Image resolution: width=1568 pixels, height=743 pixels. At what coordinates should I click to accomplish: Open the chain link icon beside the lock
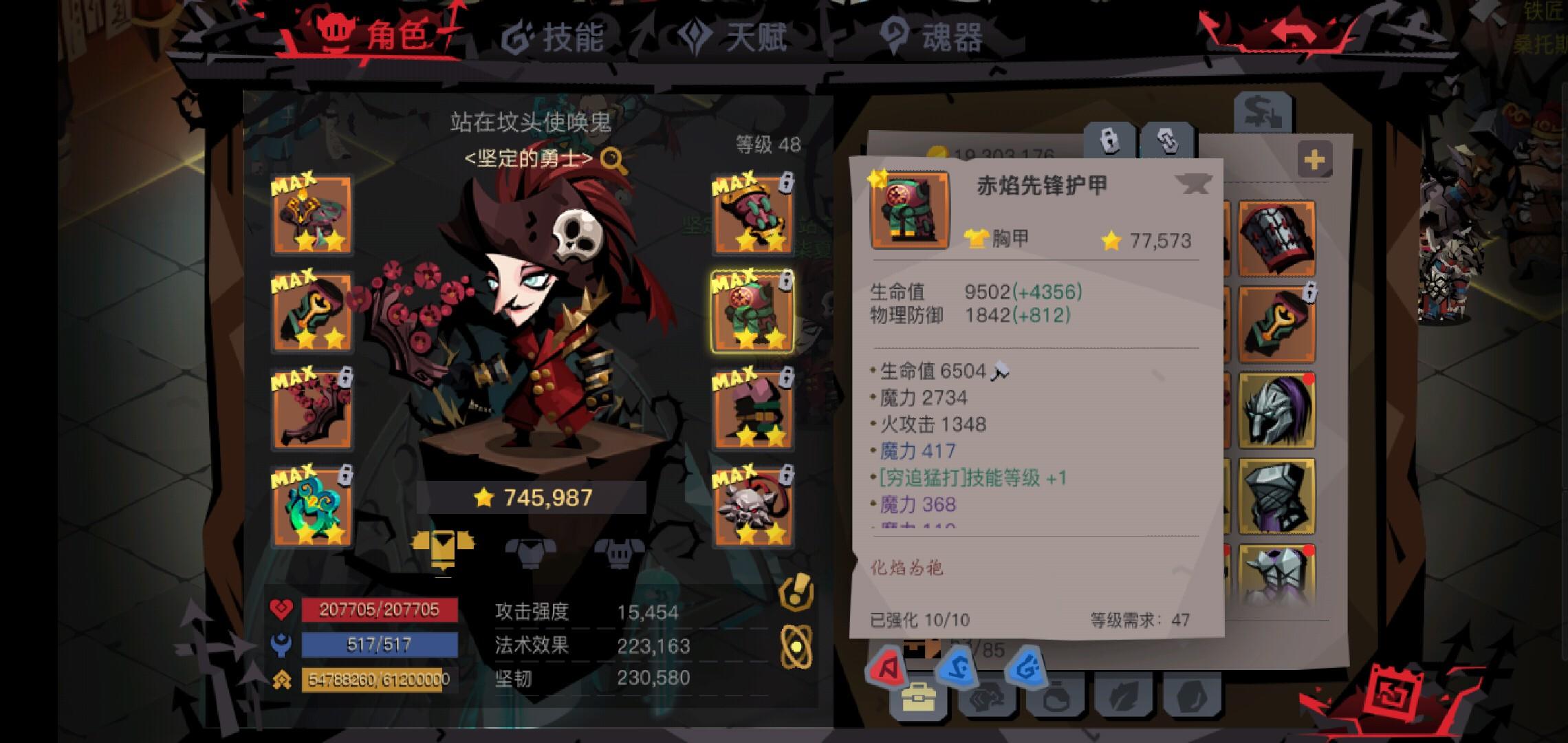[1167, 140]
